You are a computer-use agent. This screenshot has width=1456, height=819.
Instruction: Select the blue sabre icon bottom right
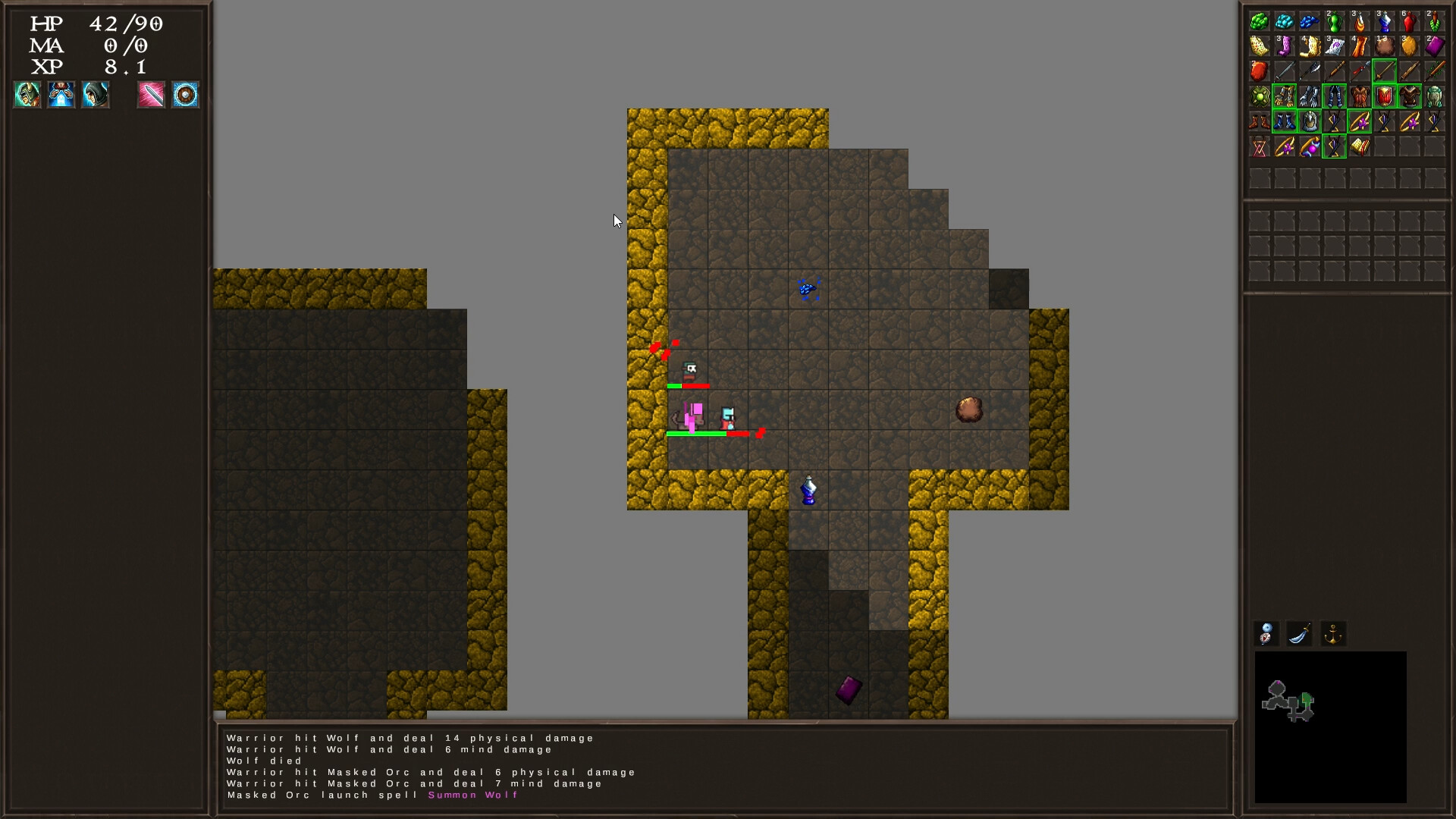[1300, 634]
